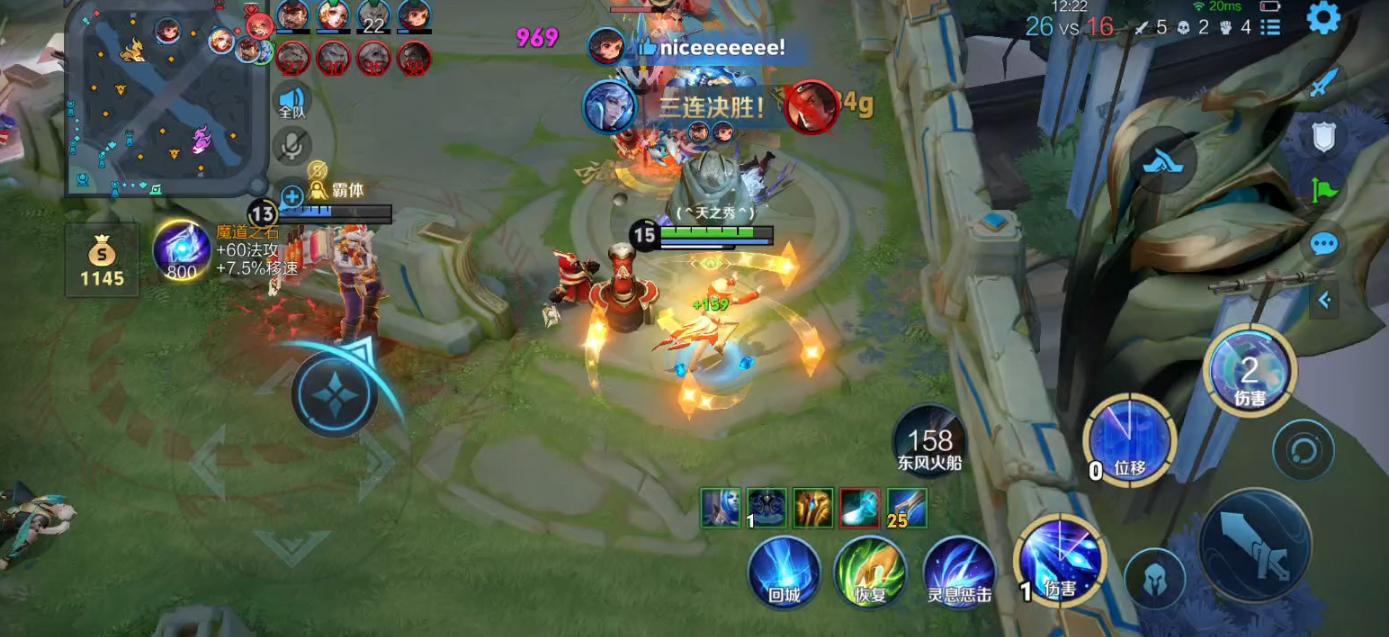The height and width of the screenshot is (637, 1389).
Task: Activate the 位移 dash skill
Action: (1129, 441)
